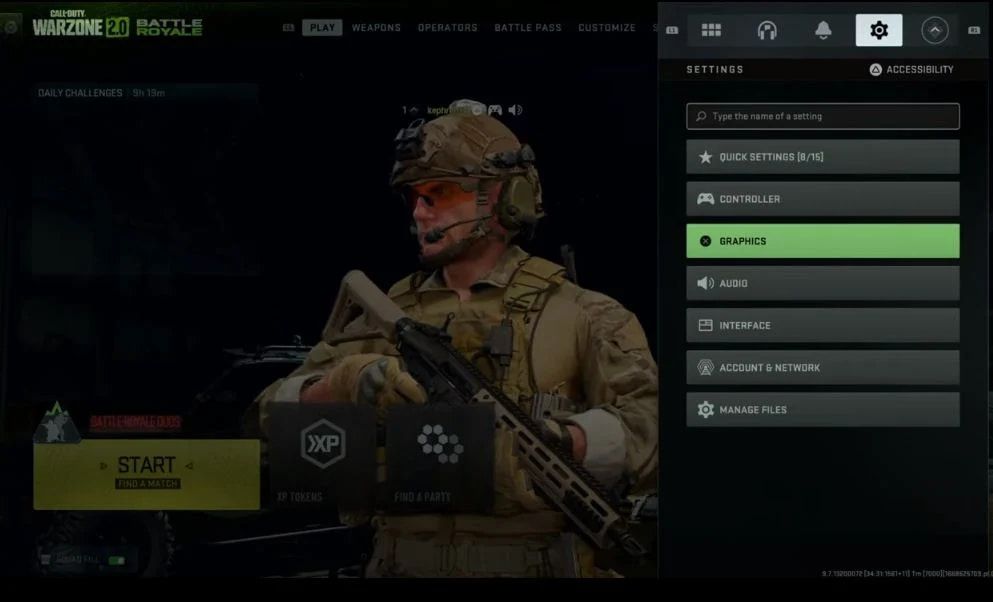Open Manage Files
Viewport: 993px width, 602px height.
[x=822, y=410]
